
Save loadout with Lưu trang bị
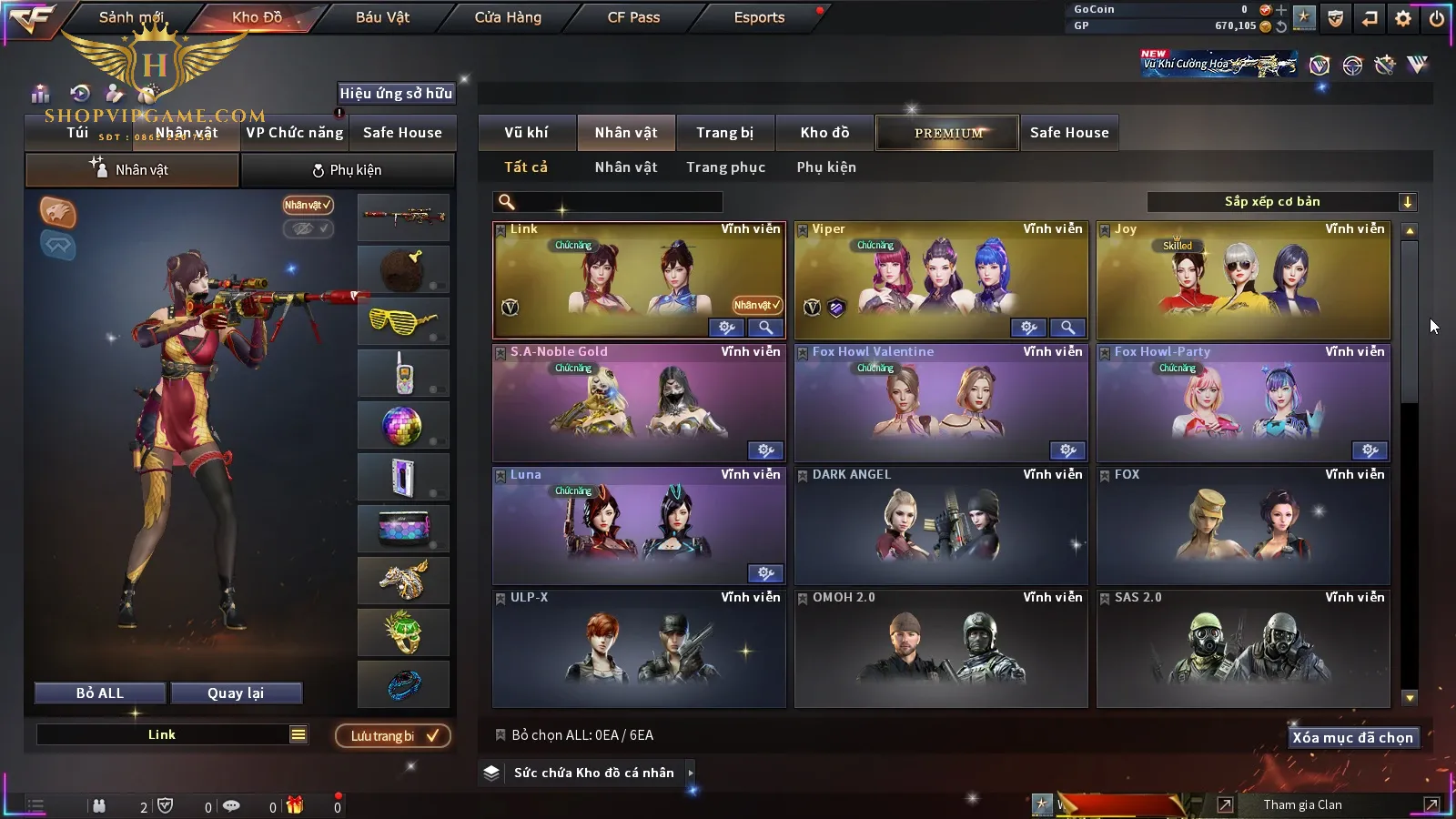(x=393, y=736)
